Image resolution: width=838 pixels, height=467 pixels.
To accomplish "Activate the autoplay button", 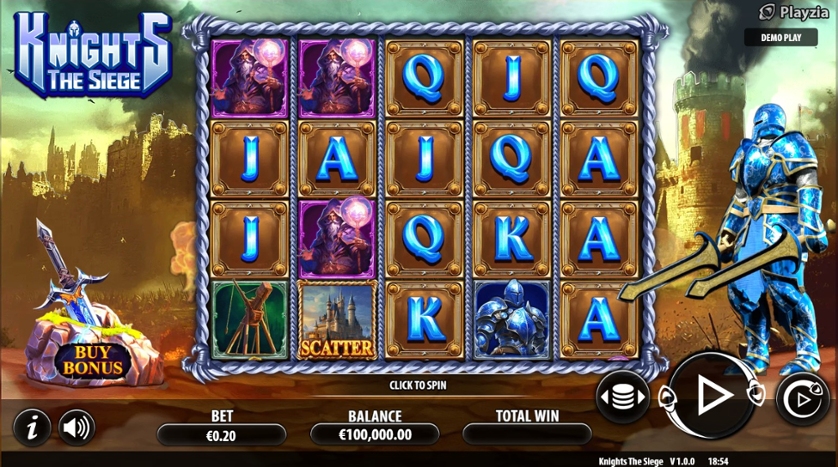I will 801,399.
